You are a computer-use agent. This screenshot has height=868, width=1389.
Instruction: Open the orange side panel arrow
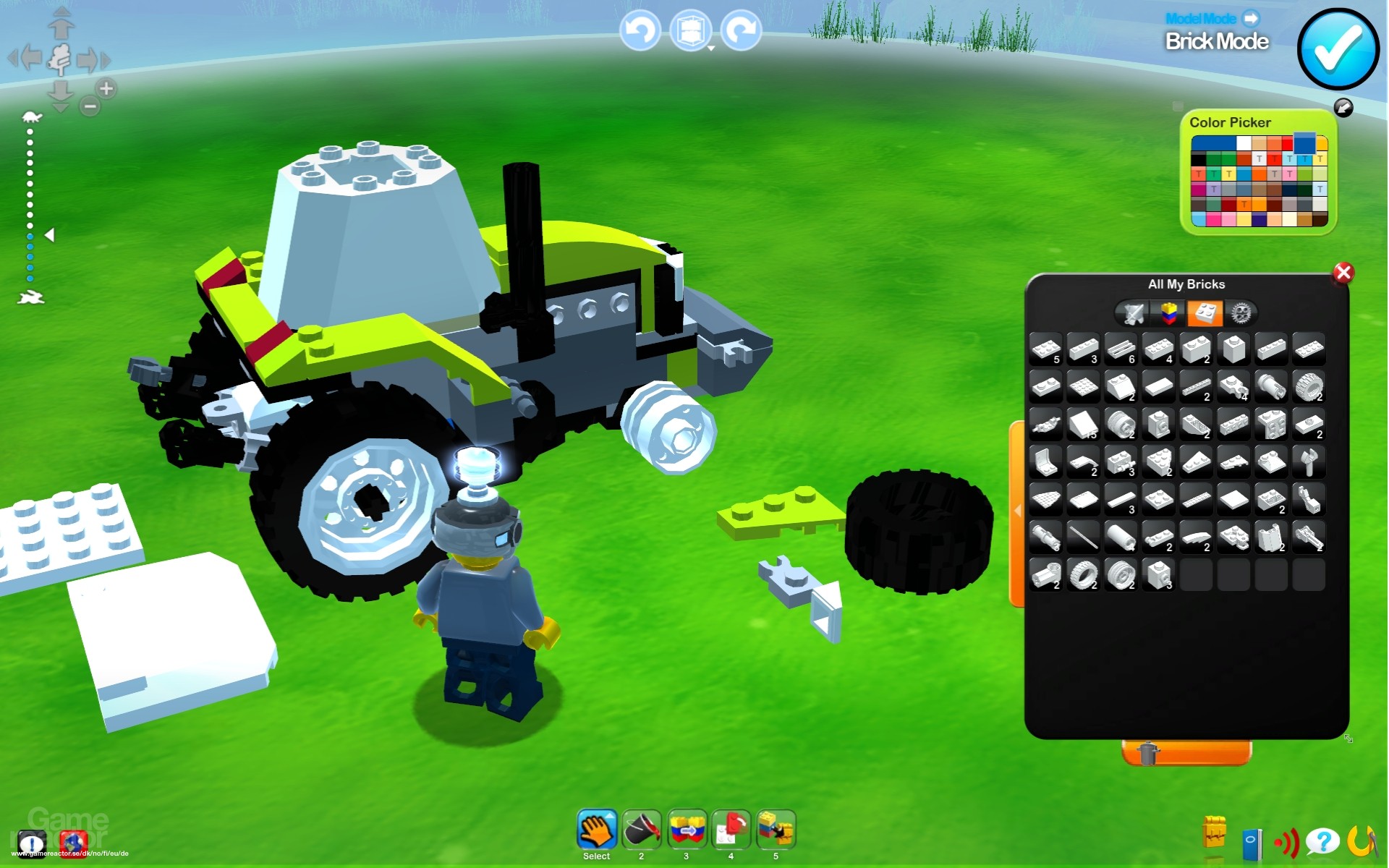pos(1019,510)
